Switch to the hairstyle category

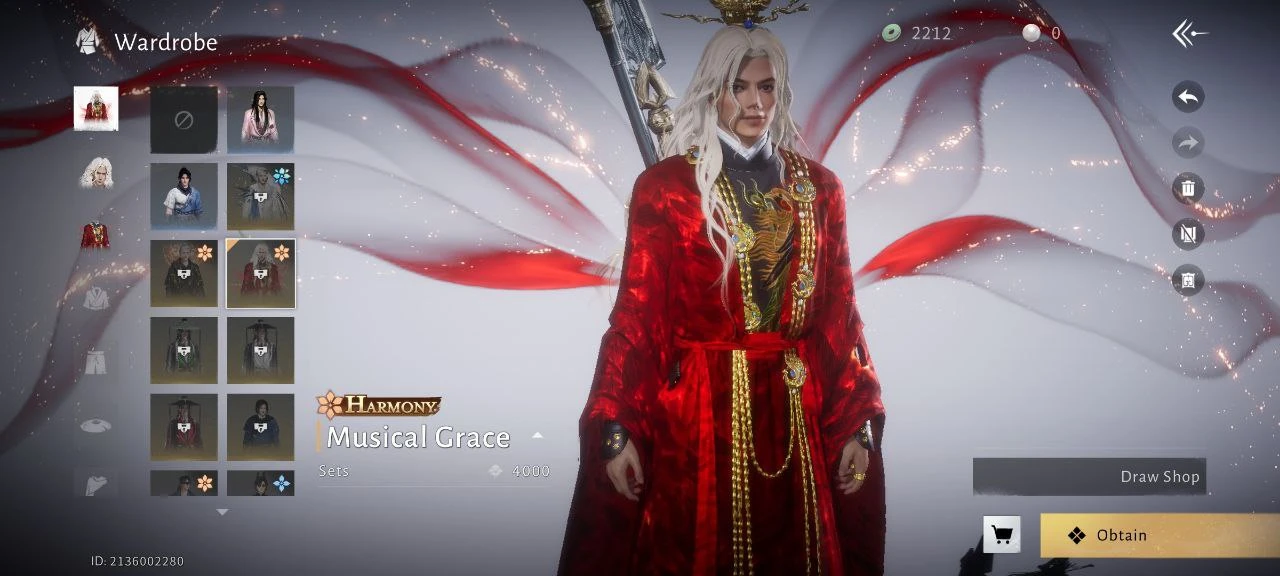tap(96, 173)
